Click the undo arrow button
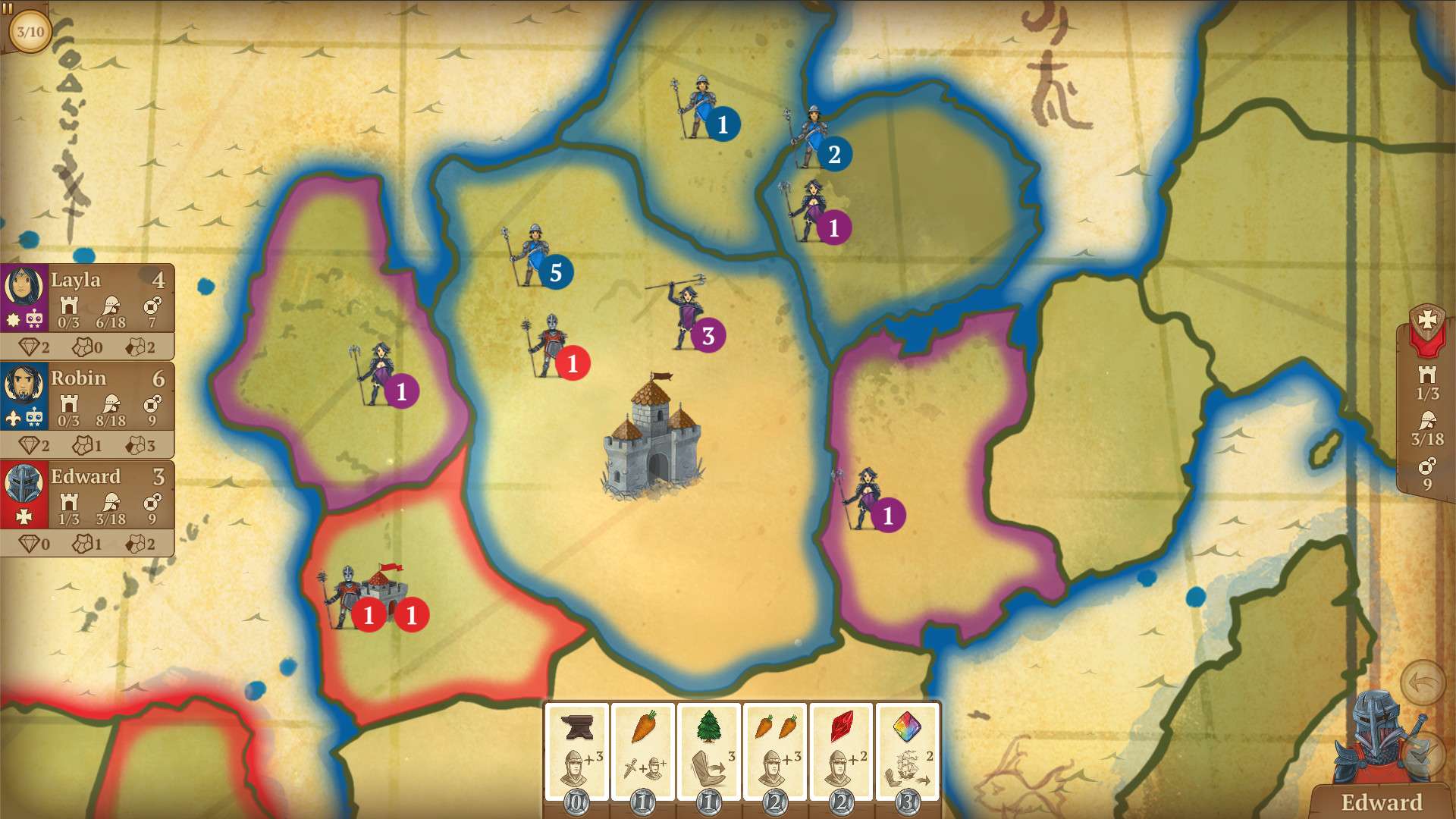Screen dimensions: 1456x819 (x=1423, y=682)
